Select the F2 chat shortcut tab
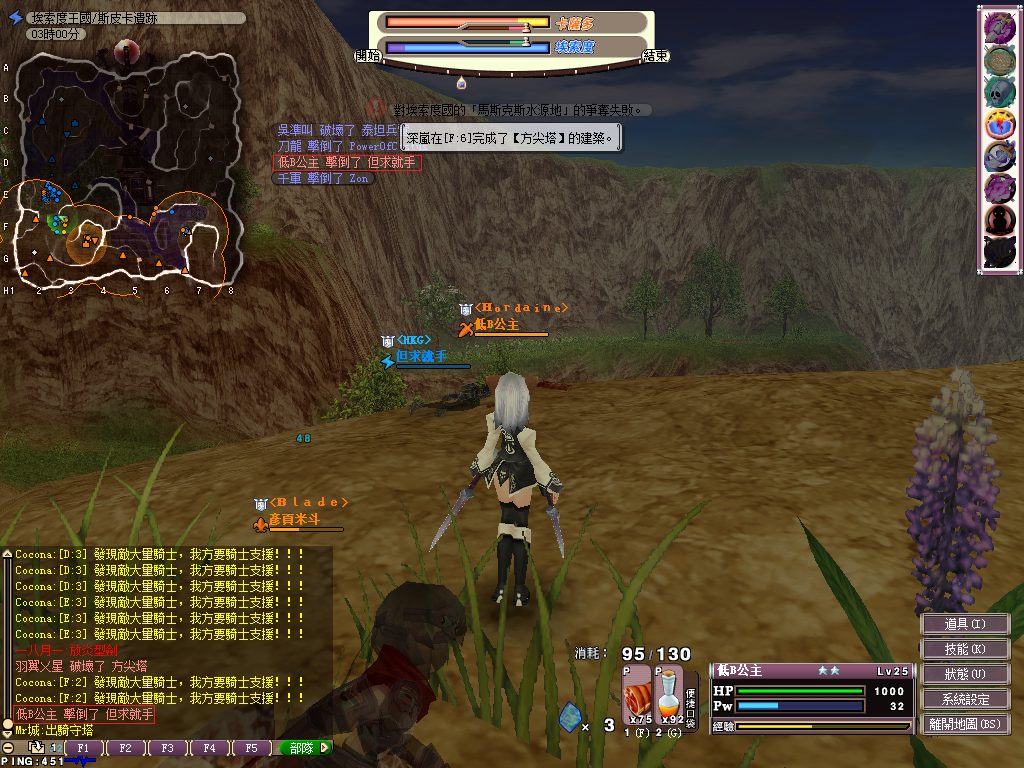The width and height of the screenshot is (1024, 768). [x=126, y=748]
